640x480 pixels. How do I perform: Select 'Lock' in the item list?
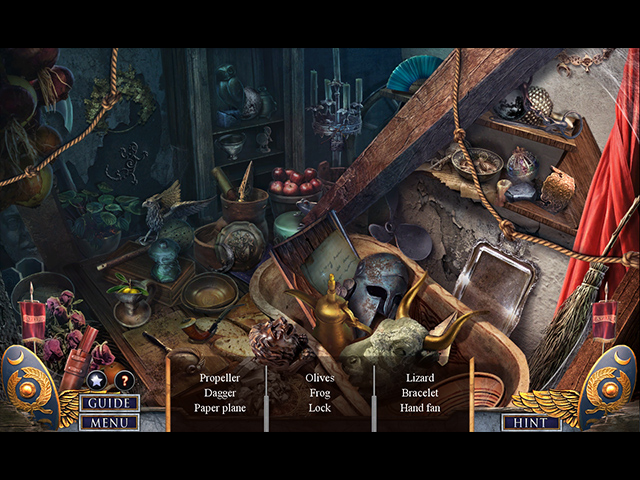[x=320, y=408]
